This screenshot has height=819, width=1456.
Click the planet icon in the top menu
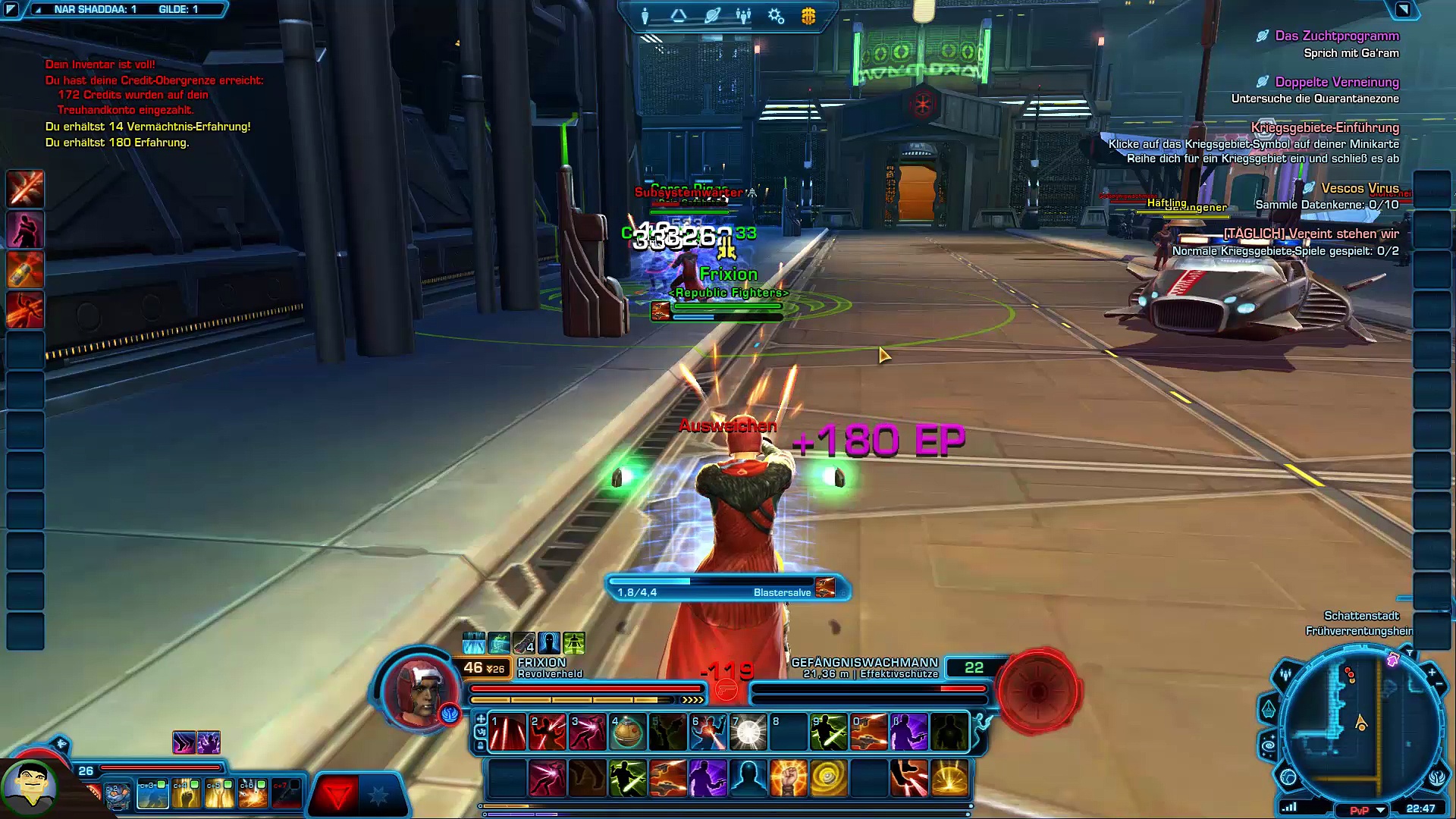(712, 16)
